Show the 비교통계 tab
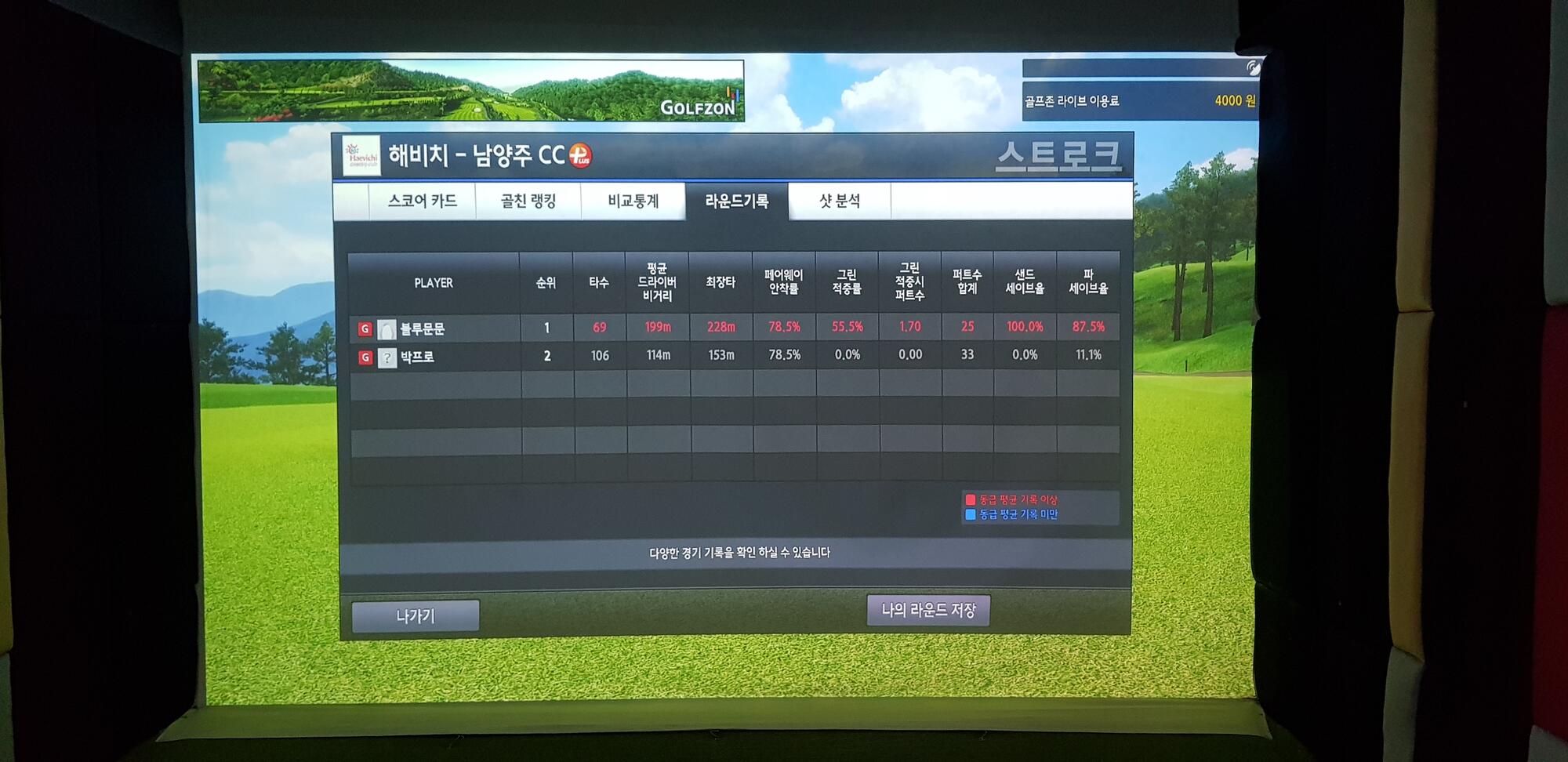1568x762 pixels. click(633, 201)
